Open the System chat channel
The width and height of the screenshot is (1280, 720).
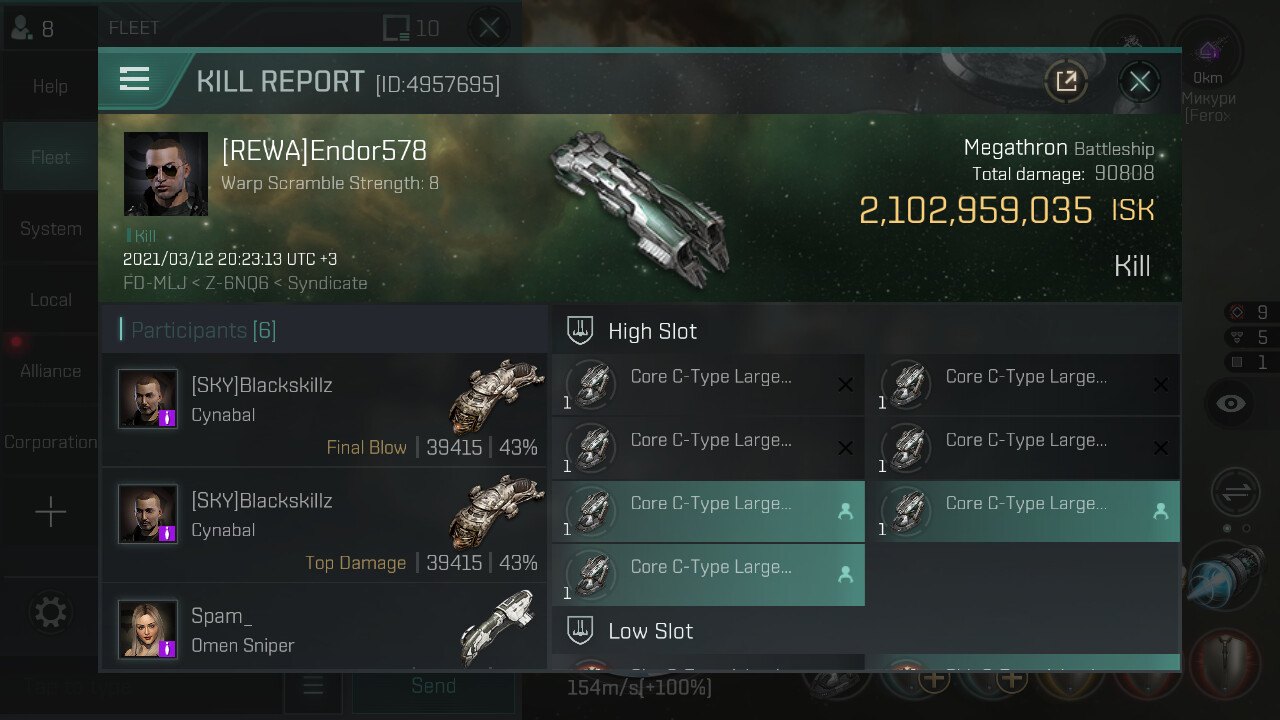tap(50, 228)
